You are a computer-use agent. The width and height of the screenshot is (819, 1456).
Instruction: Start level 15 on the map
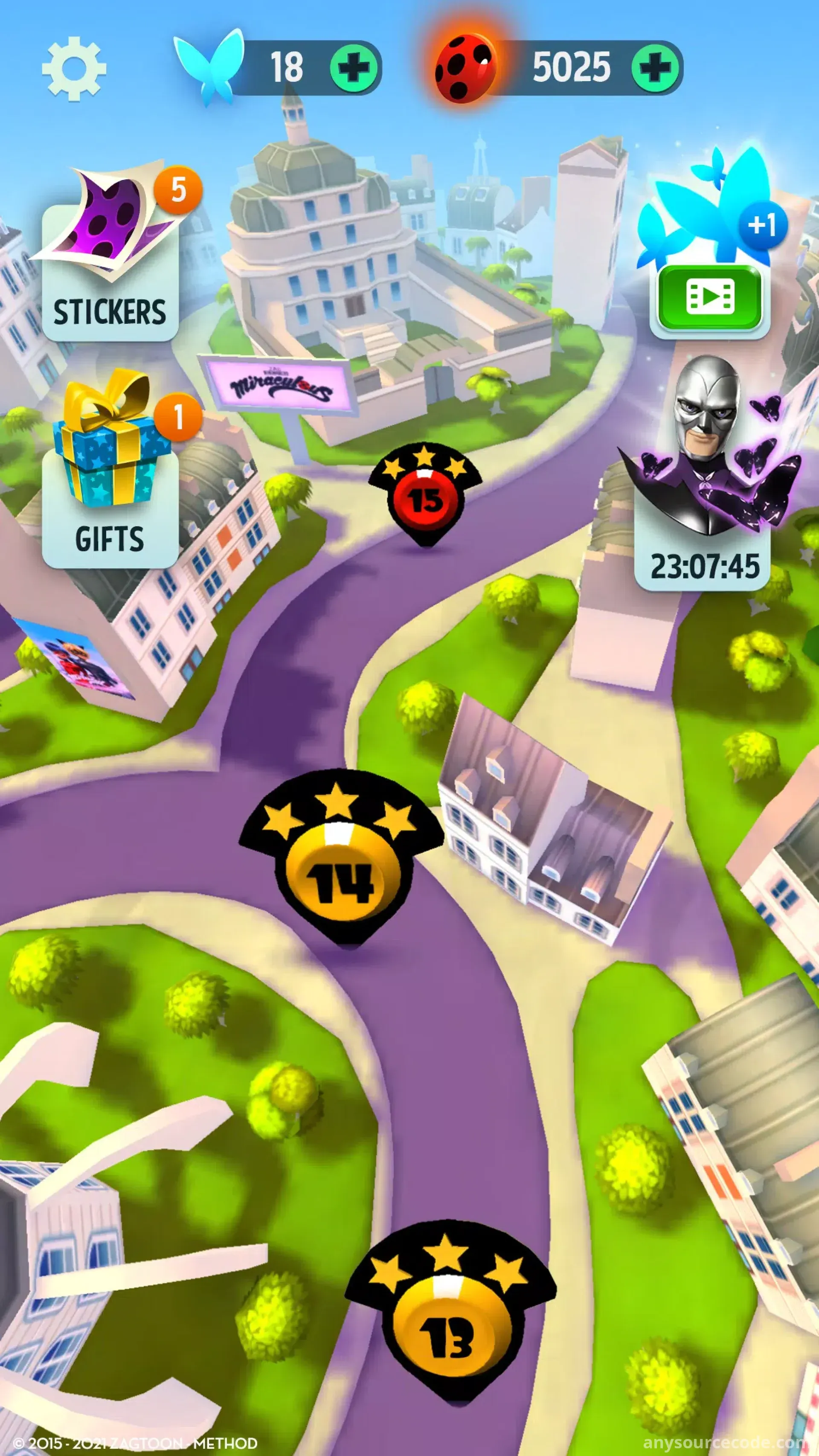pos(426,499)
